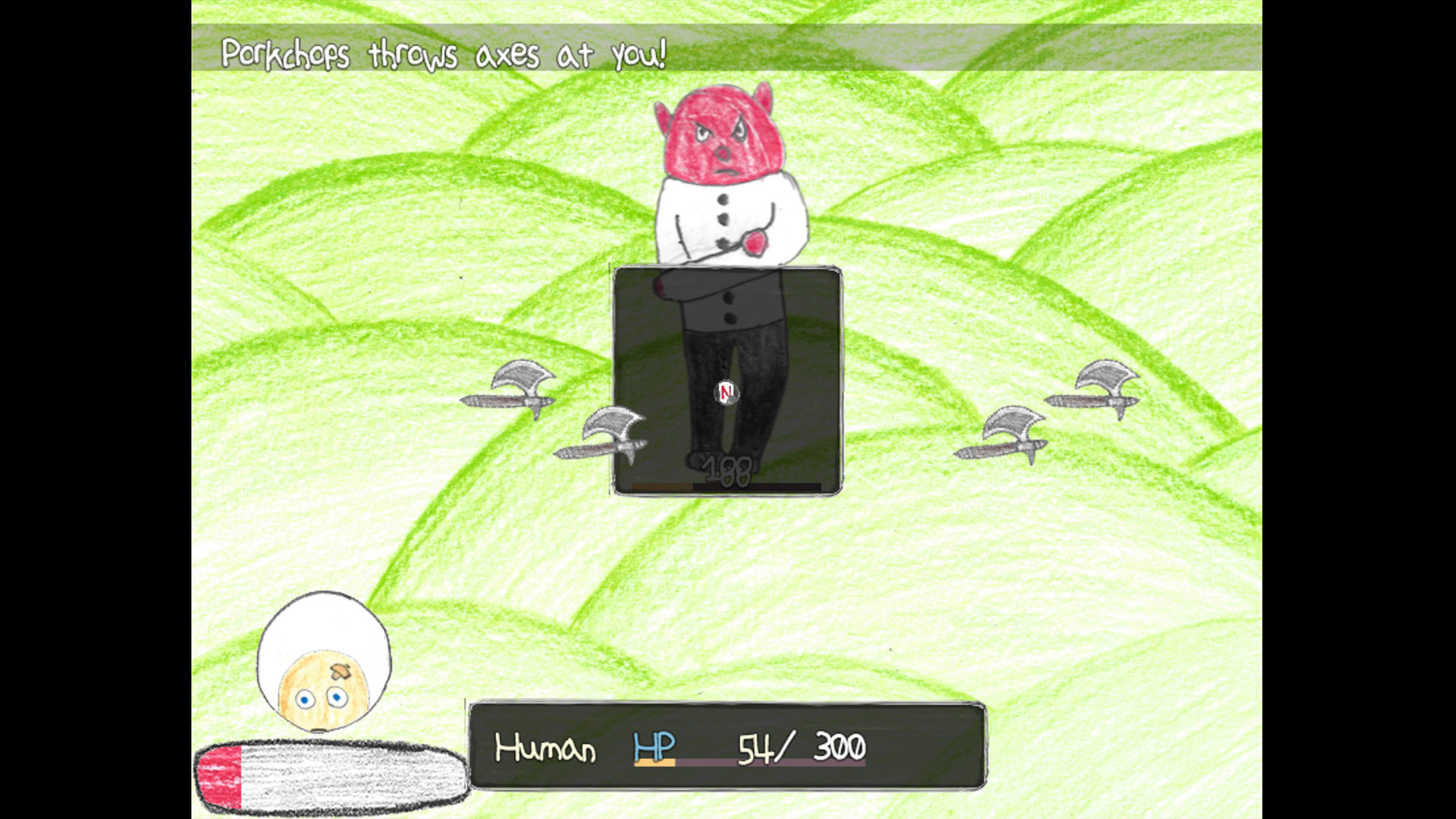The image size is (1456, 819).
Task: Click the 'Human' name label
Action: coord(546,747)
